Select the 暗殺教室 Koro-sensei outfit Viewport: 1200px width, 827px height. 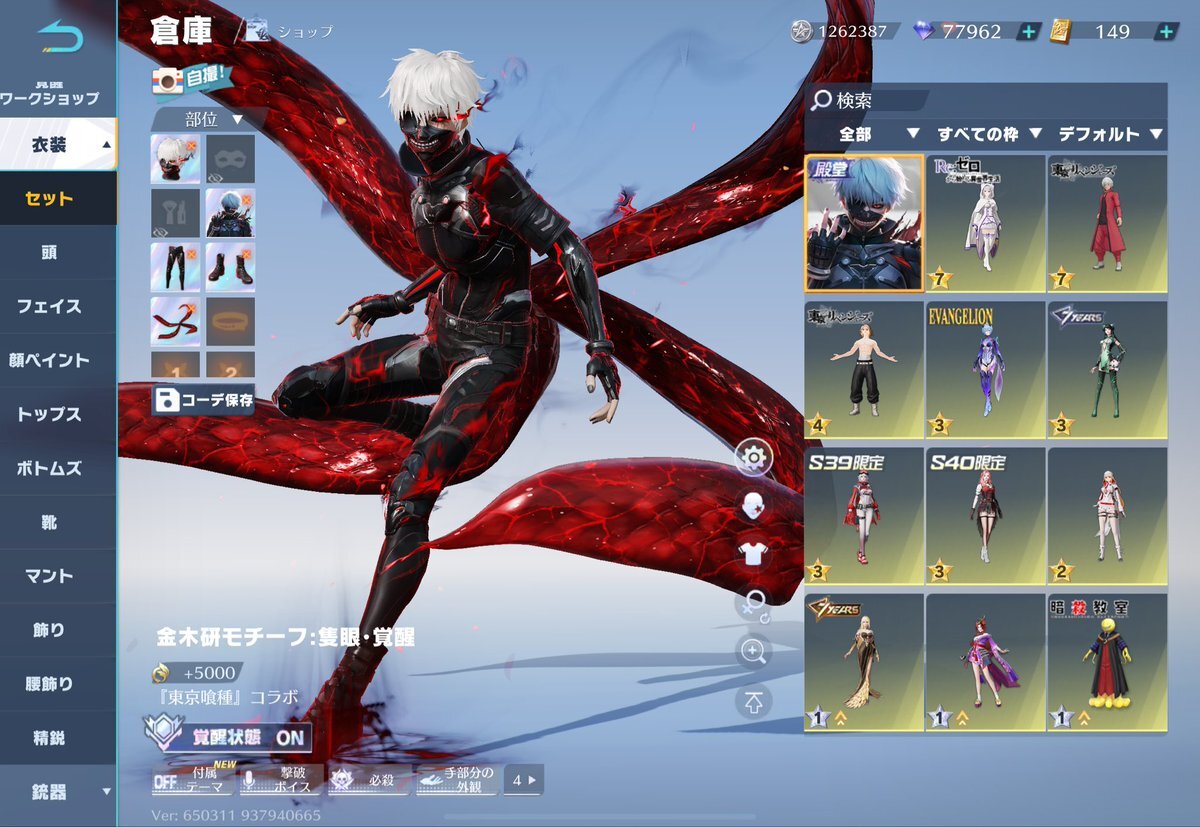[x=1107, y=662]
